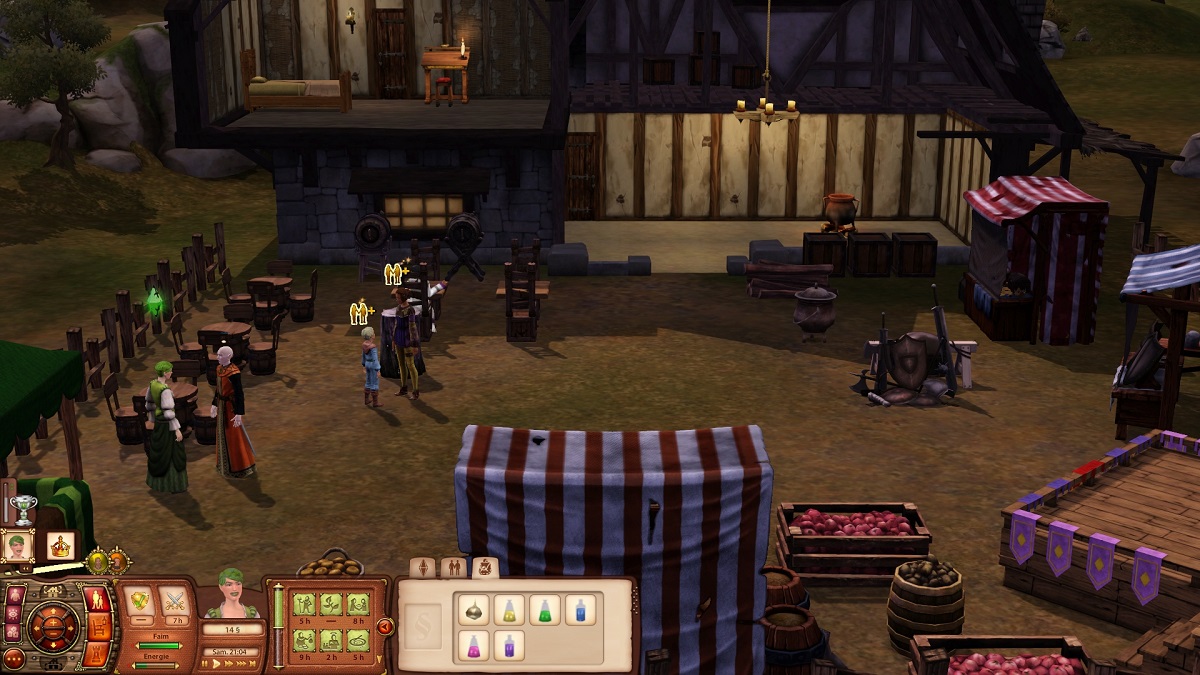This screenshot has width=1200, height=675.
Task: Open the kingdom crown panel
Action: (60, 546)
